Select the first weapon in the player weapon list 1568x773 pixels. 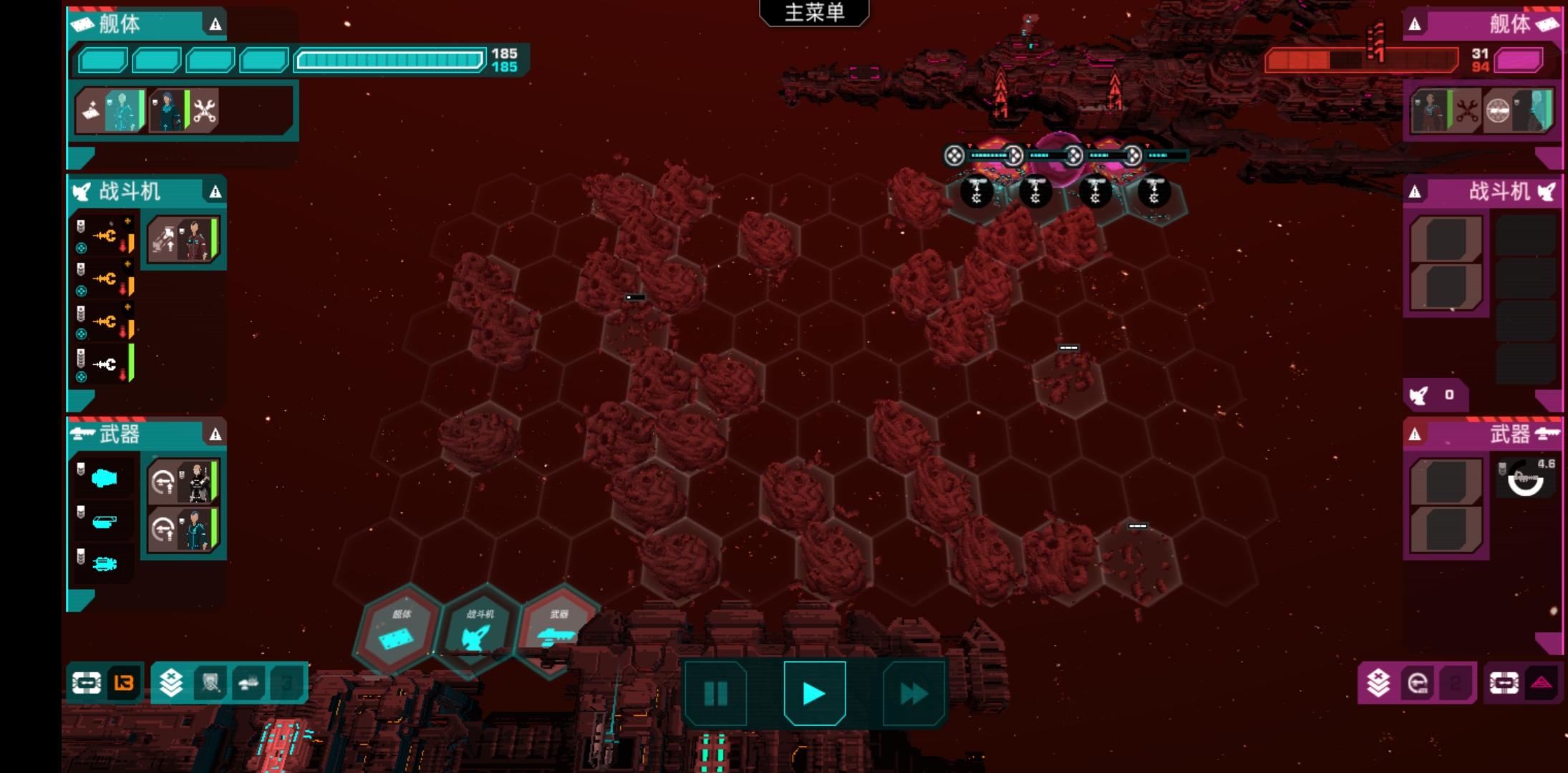[x=105, y=477]
